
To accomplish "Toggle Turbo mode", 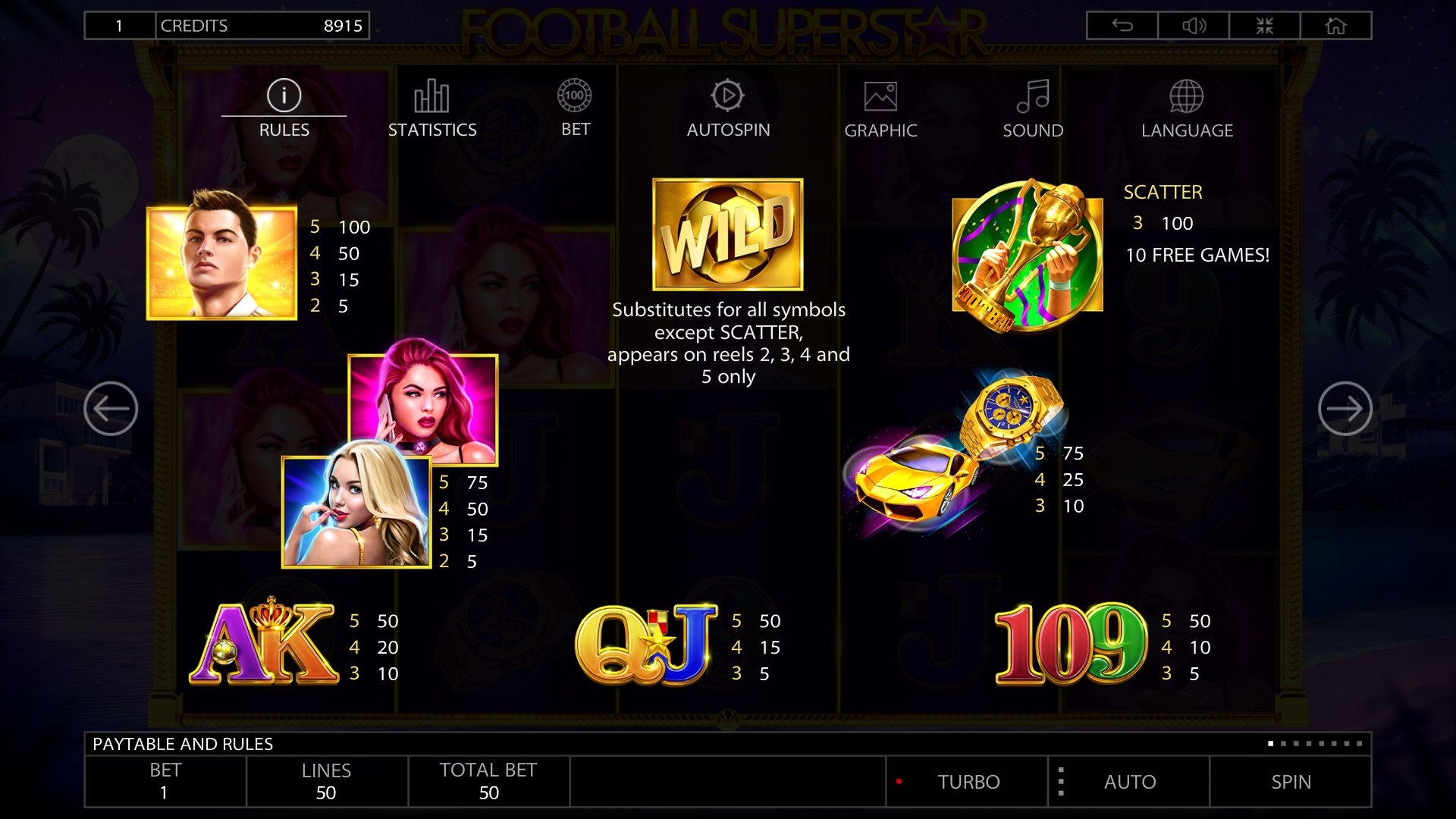I will [968, 782].
